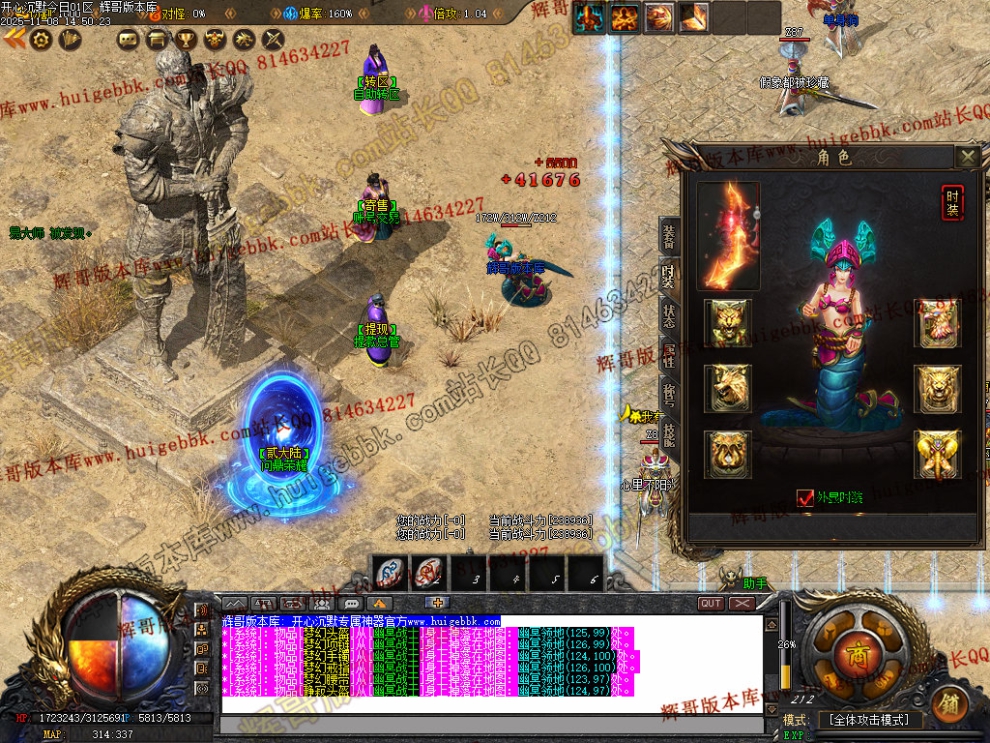Change the 全体攻击模式 attack mode
This screenshot has height=743, width=990.
pyautogui.click(x=867, y=720)
